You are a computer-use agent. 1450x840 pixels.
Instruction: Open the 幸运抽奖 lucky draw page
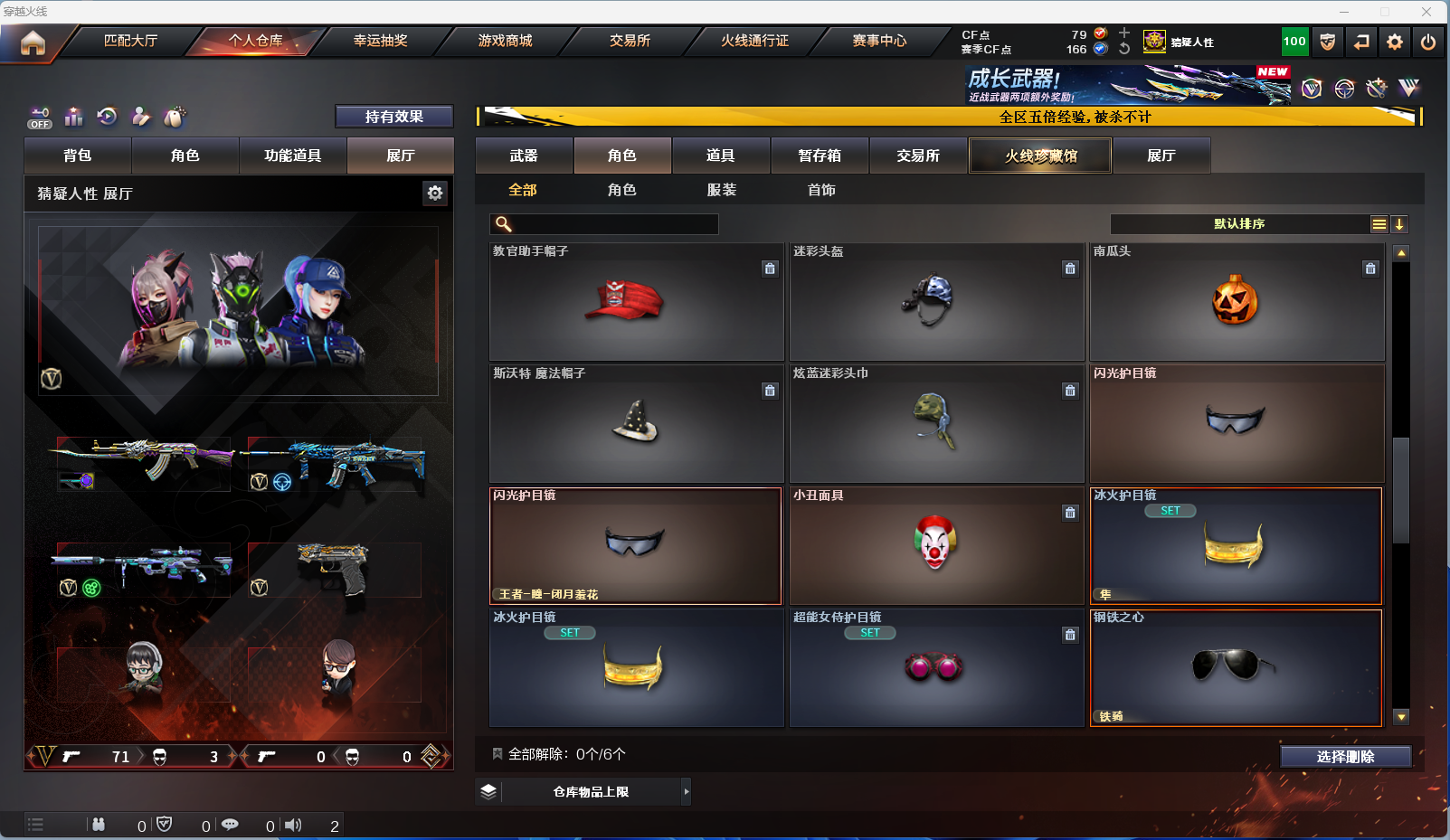(x=380, y=41)
